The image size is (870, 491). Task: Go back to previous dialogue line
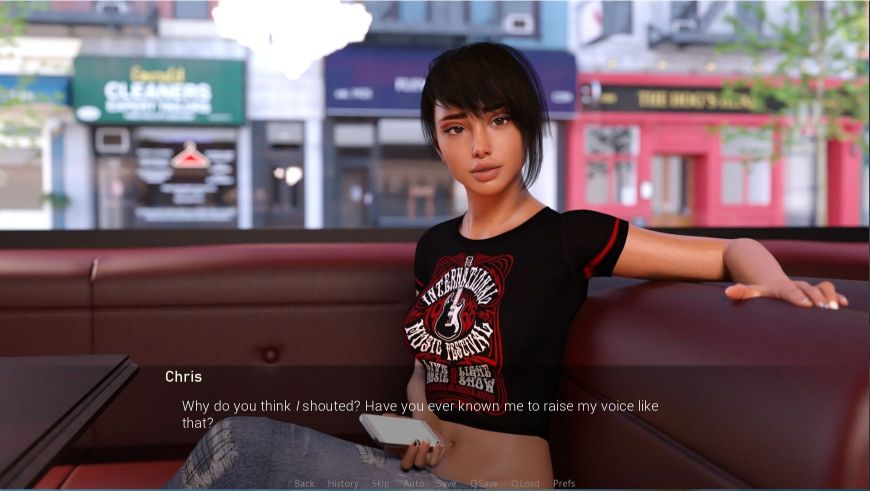tap(304, 483)
